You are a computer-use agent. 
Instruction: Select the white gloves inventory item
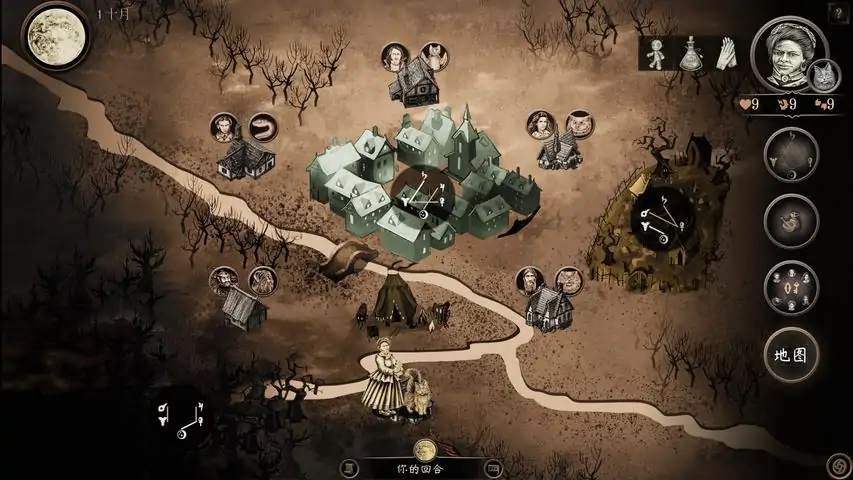click(x=723, y=53)
